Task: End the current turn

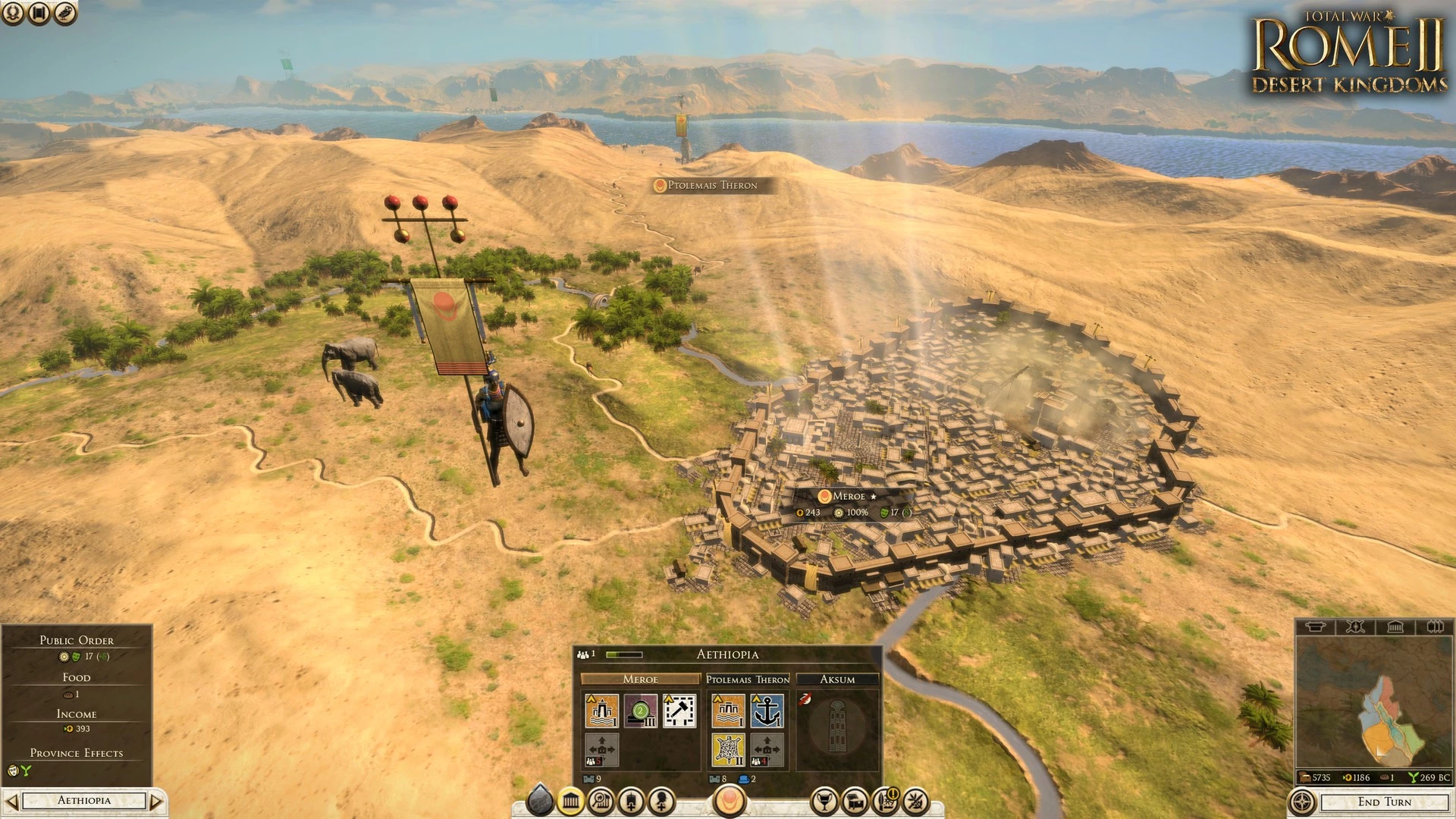Action: pos(1384,802)
